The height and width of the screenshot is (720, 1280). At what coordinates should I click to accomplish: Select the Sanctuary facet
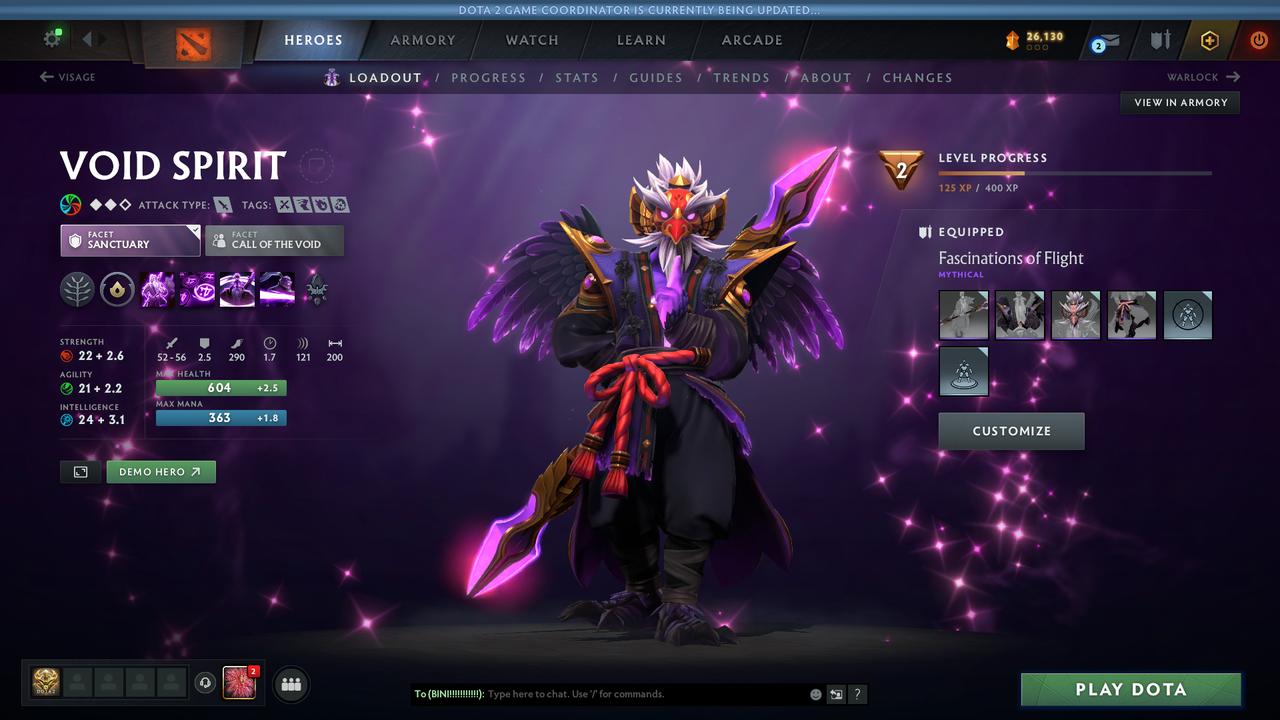[x=130, y=240]
